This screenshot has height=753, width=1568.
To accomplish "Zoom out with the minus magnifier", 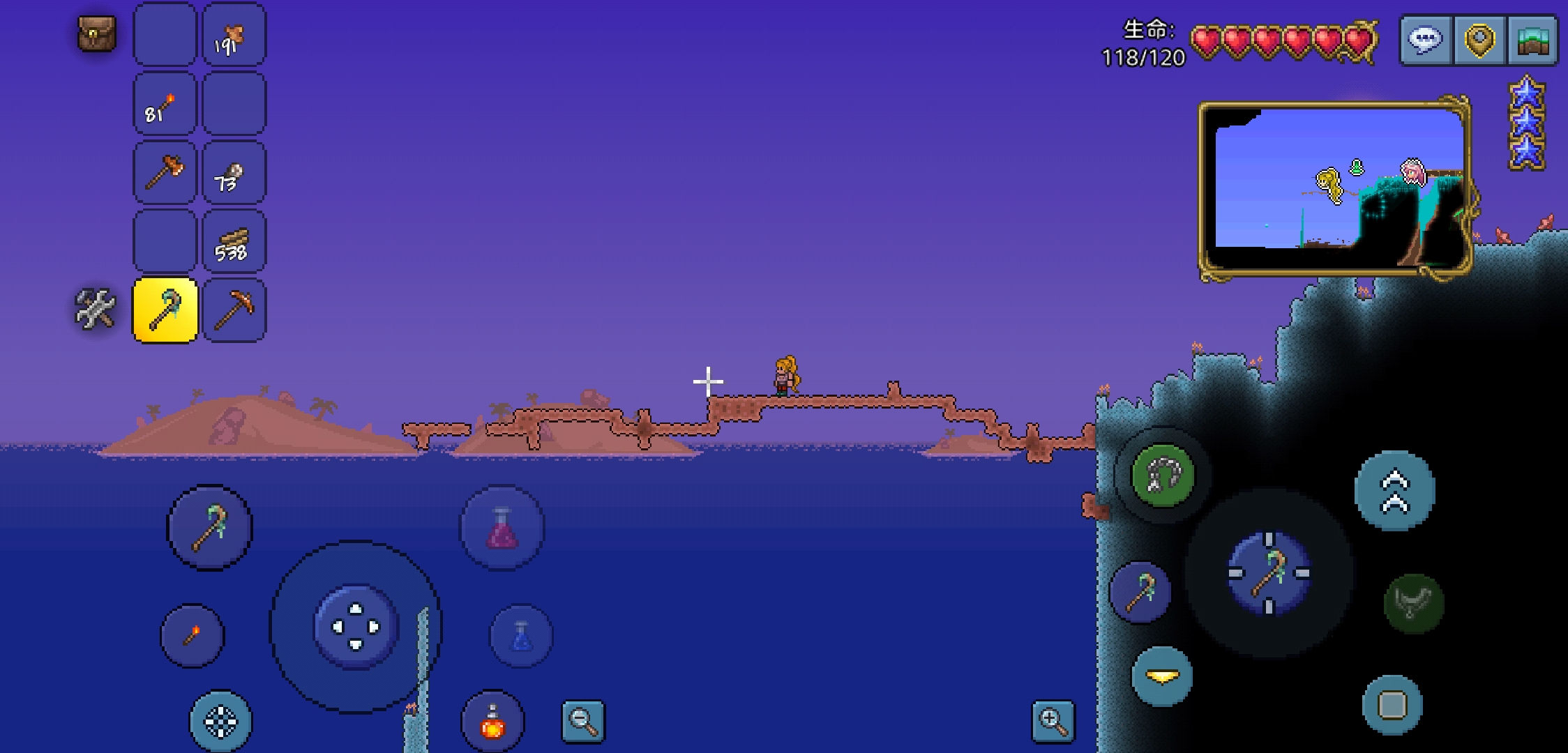I will [583, 722].
